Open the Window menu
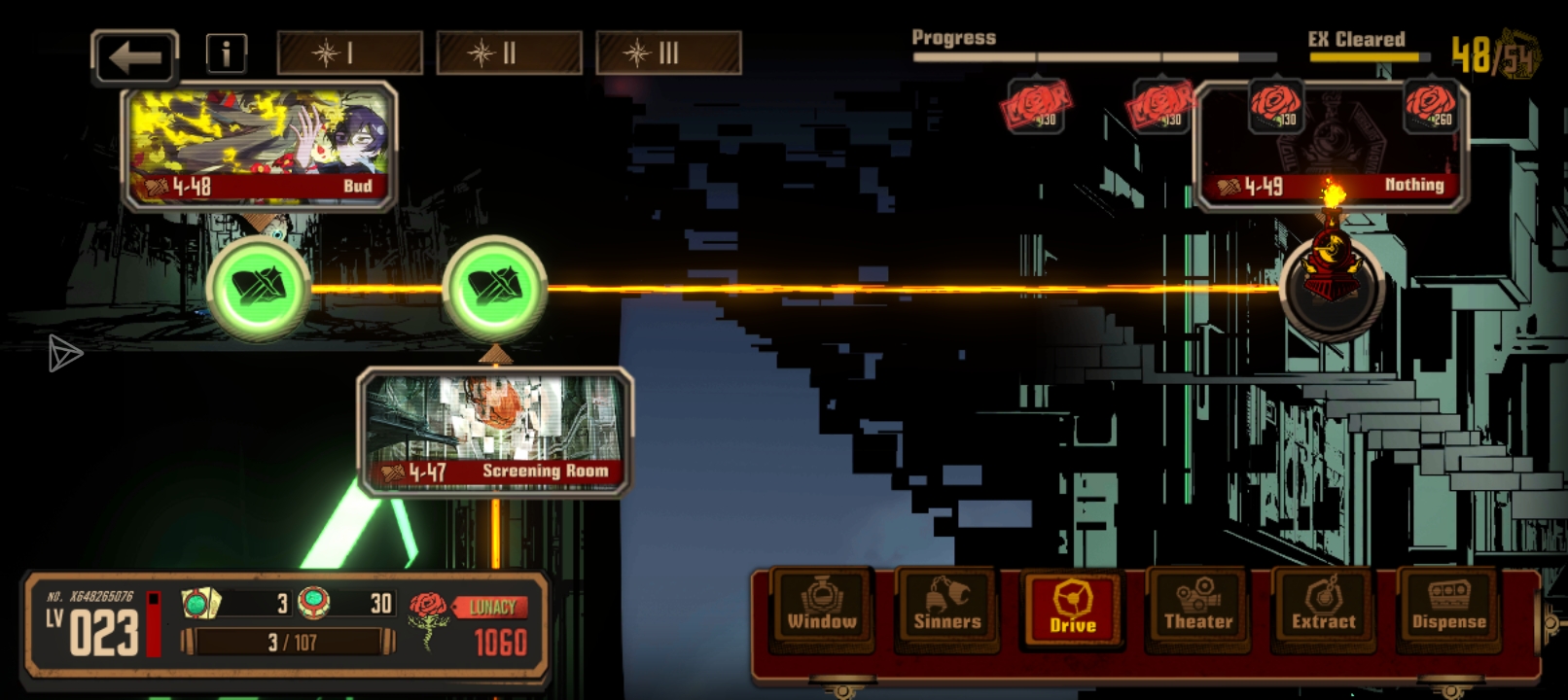This screenshot has width=1568, height=700. [x=822, y=610]
